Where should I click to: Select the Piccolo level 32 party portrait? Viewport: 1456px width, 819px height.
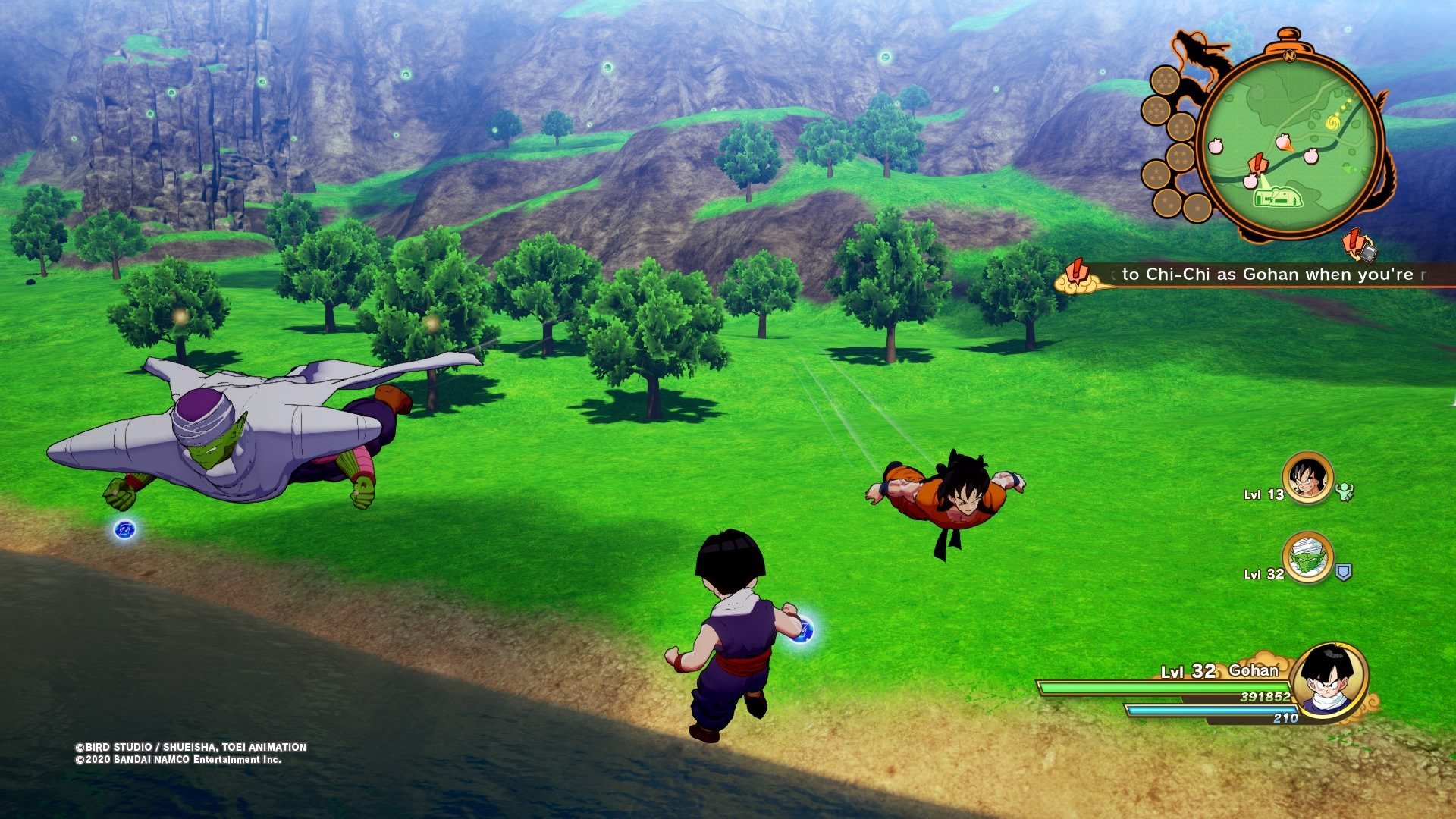tap(1307, 557)
